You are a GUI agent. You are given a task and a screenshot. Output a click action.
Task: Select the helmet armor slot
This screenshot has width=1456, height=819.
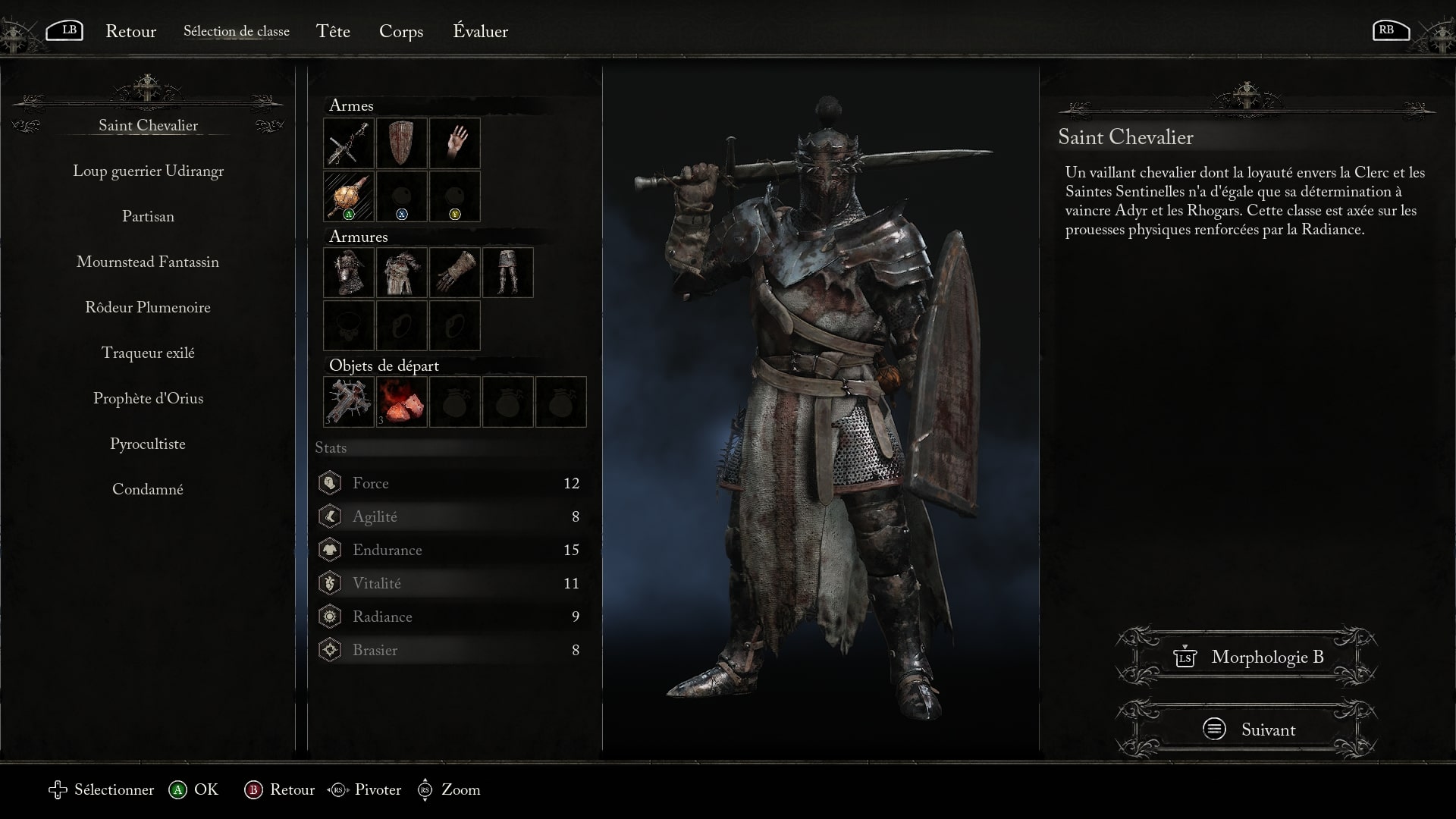coord(349,272)
